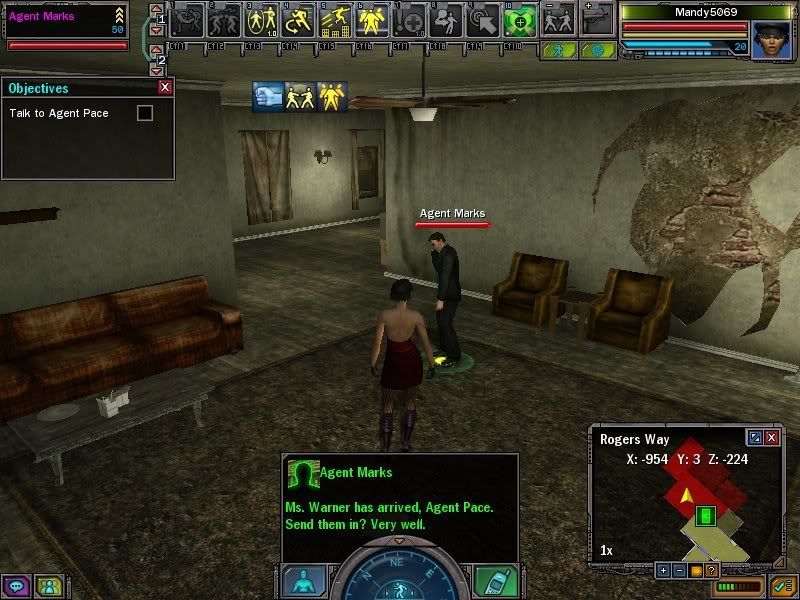The height and width of the screenshot is (600, 800).
Task: Open the mission checklist icon
Action: tap(783, 585)
